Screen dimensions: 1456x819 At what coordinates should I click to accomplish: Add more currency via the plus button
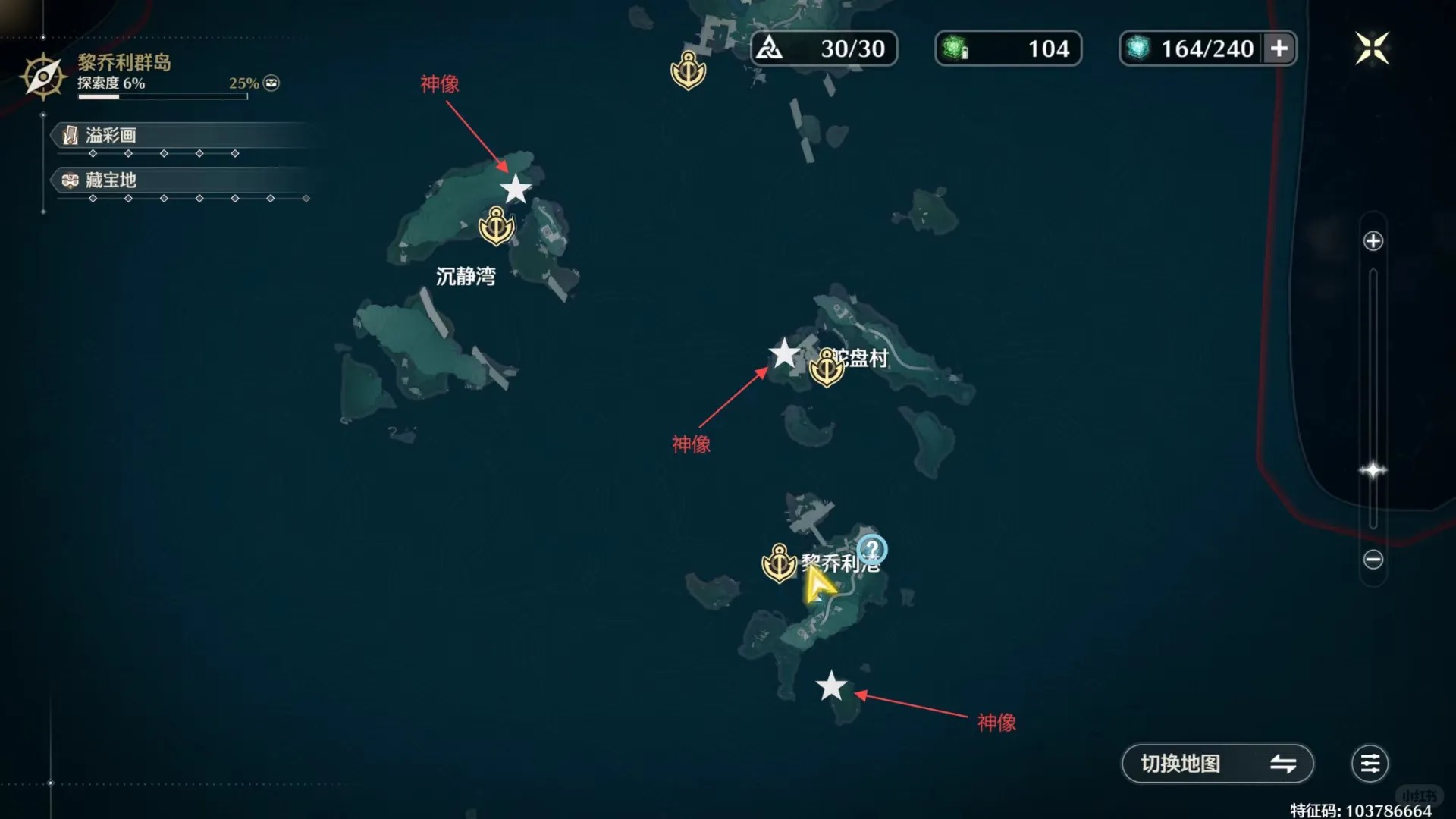(1279, 49)
